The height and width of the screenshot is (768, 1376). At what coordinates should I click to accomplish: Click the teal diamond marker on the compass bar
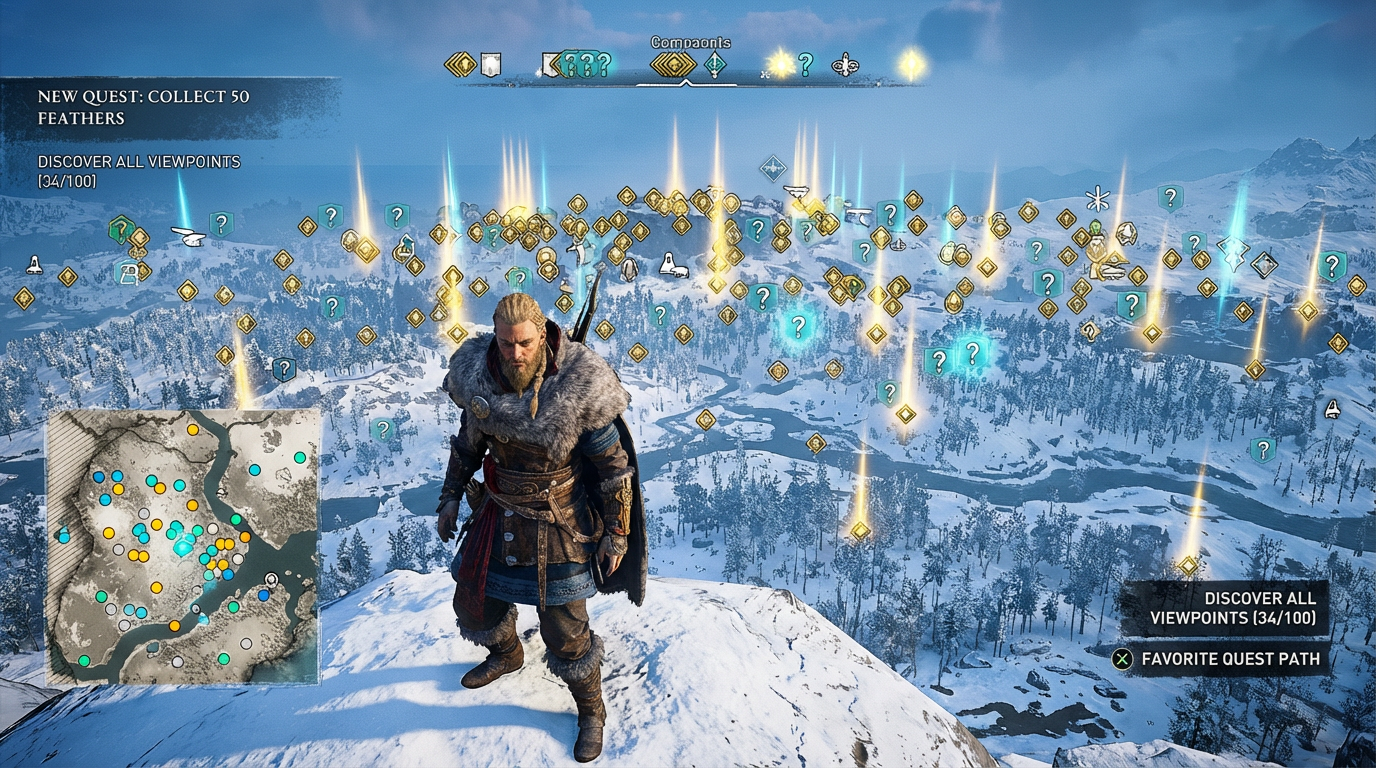715,66
